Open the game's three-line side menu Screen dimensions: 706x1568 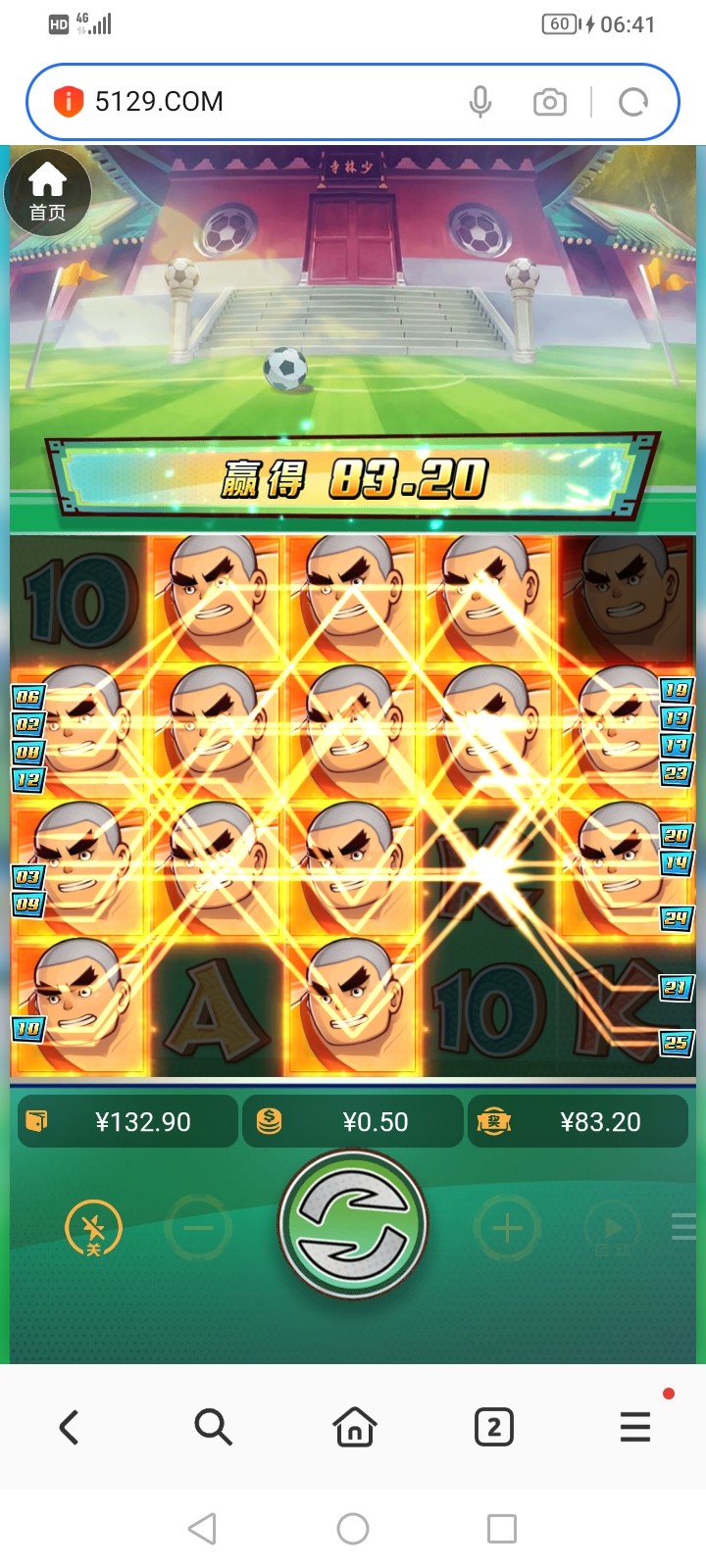(683, 1227)
